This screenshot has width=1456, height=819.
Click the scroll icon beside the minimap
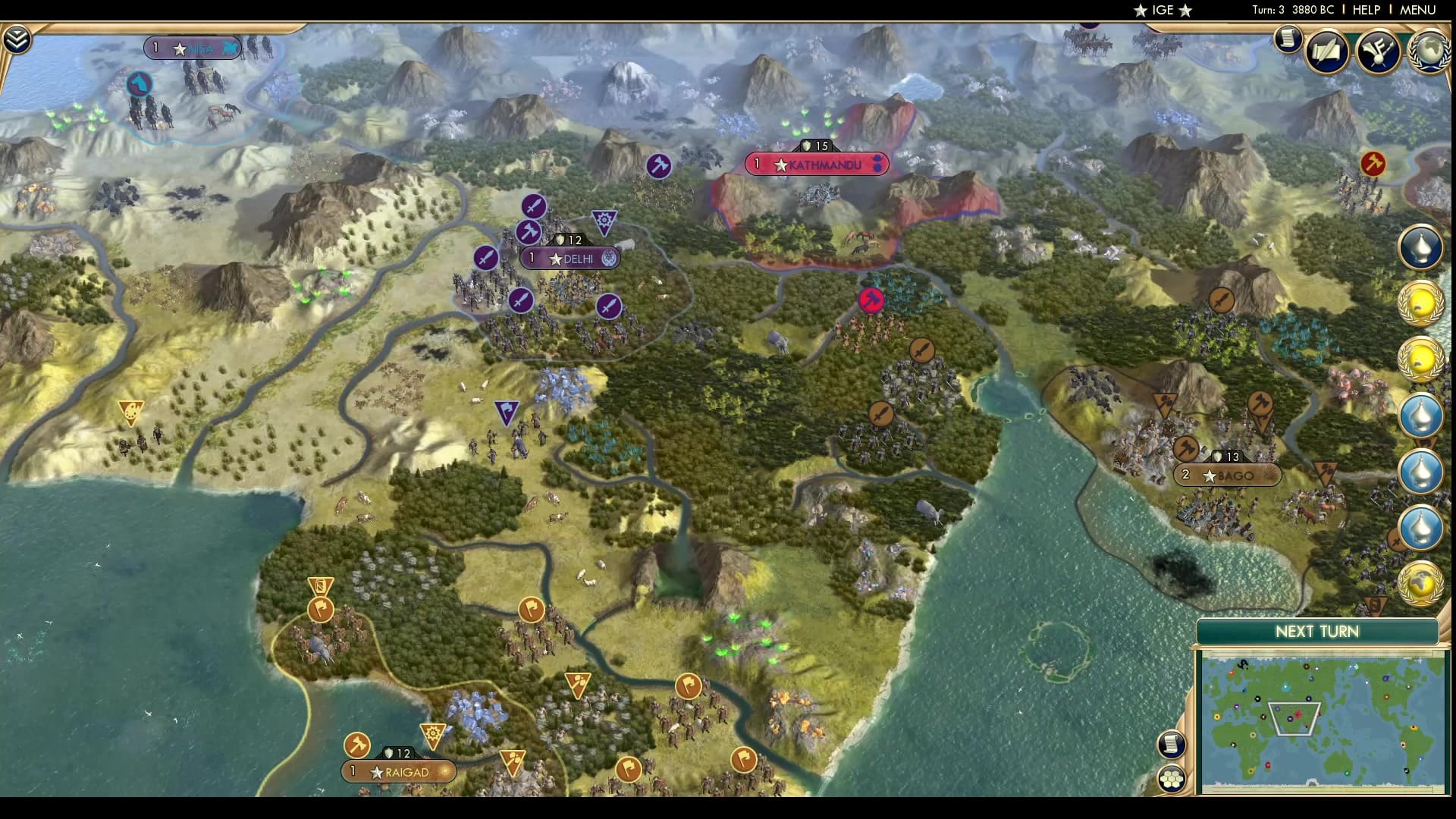pos(1172,745)
